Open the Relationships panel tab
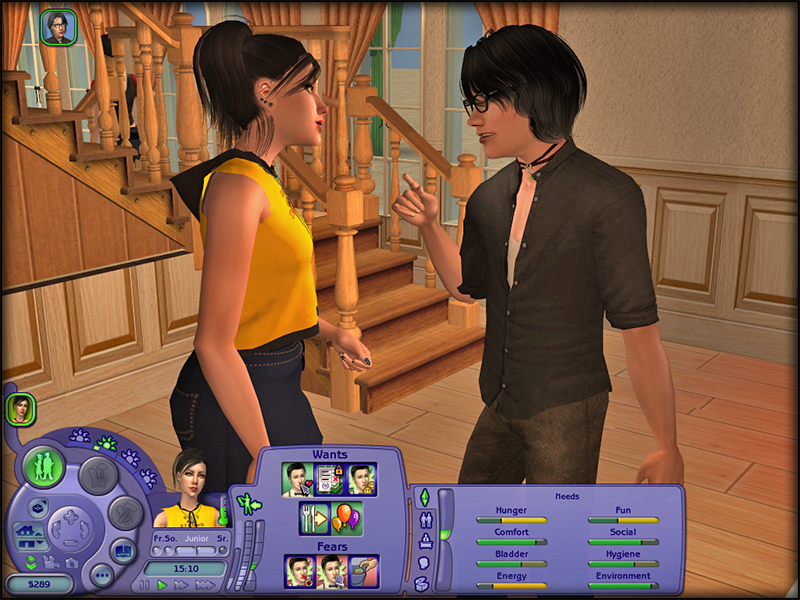 (x=423, y=520)
